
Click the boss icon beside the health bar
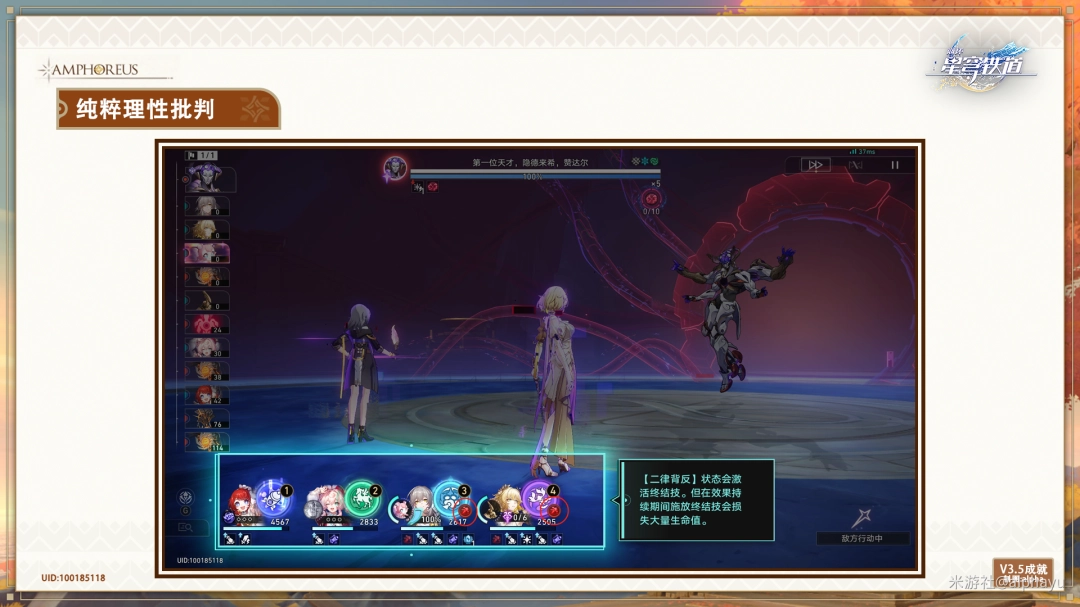tap(395, 168)
